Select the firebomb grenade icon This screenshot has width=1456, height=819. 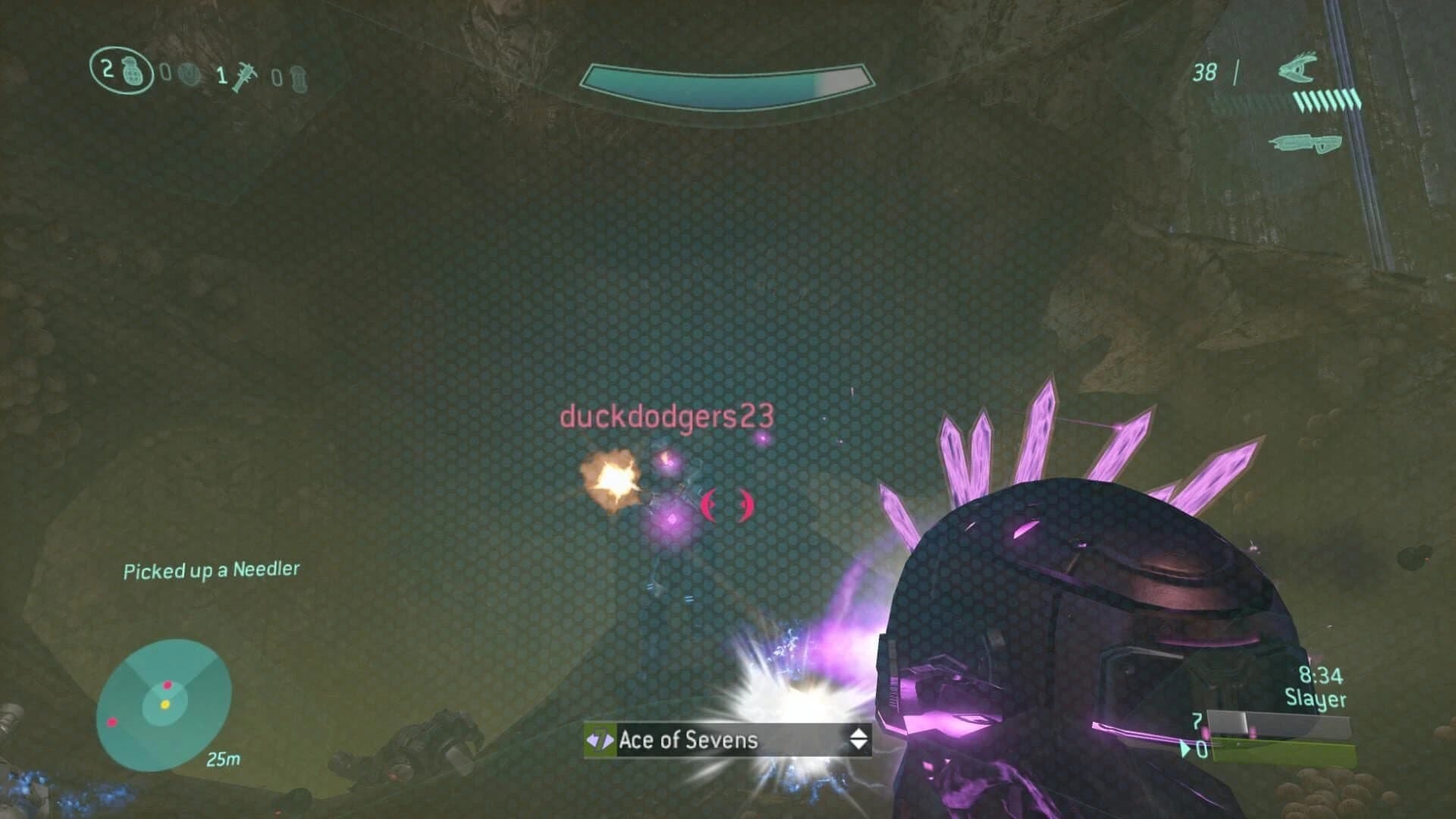click(x=300, y=77)
